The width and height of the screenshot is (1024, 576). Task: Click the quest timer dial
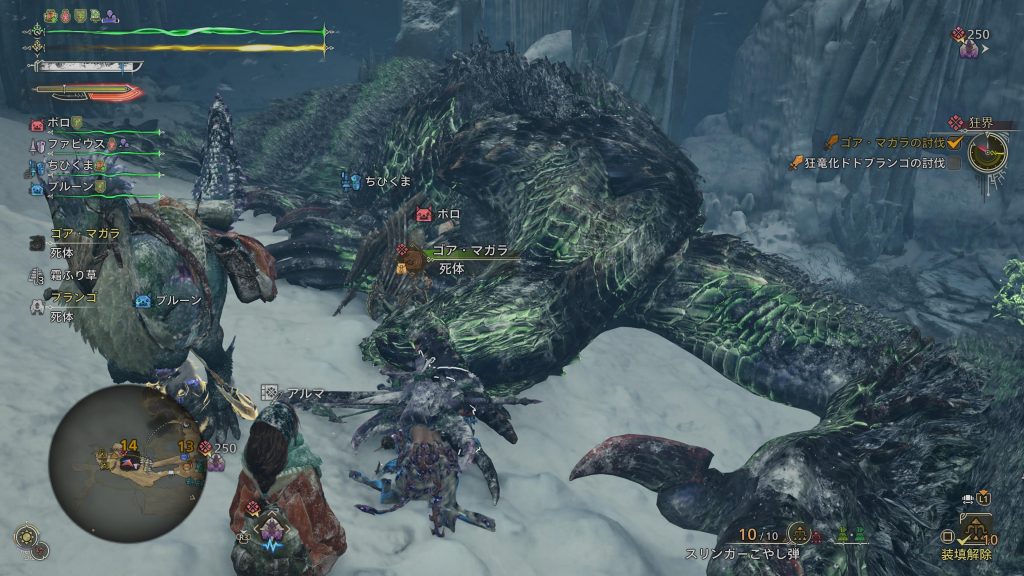[x=987, y=151]
